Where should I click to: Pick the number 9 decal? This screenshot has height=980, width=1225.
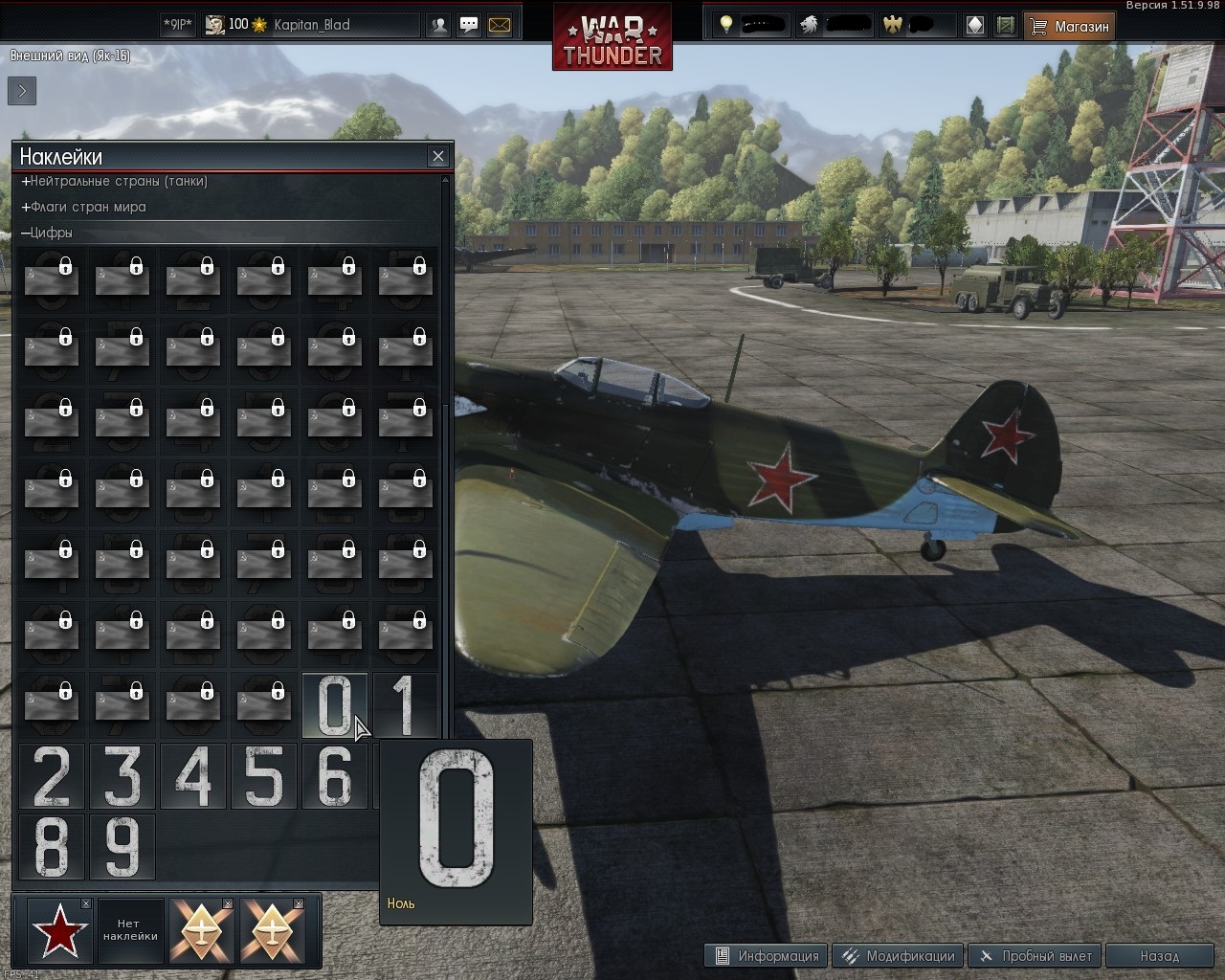click(x=122, y=847)
